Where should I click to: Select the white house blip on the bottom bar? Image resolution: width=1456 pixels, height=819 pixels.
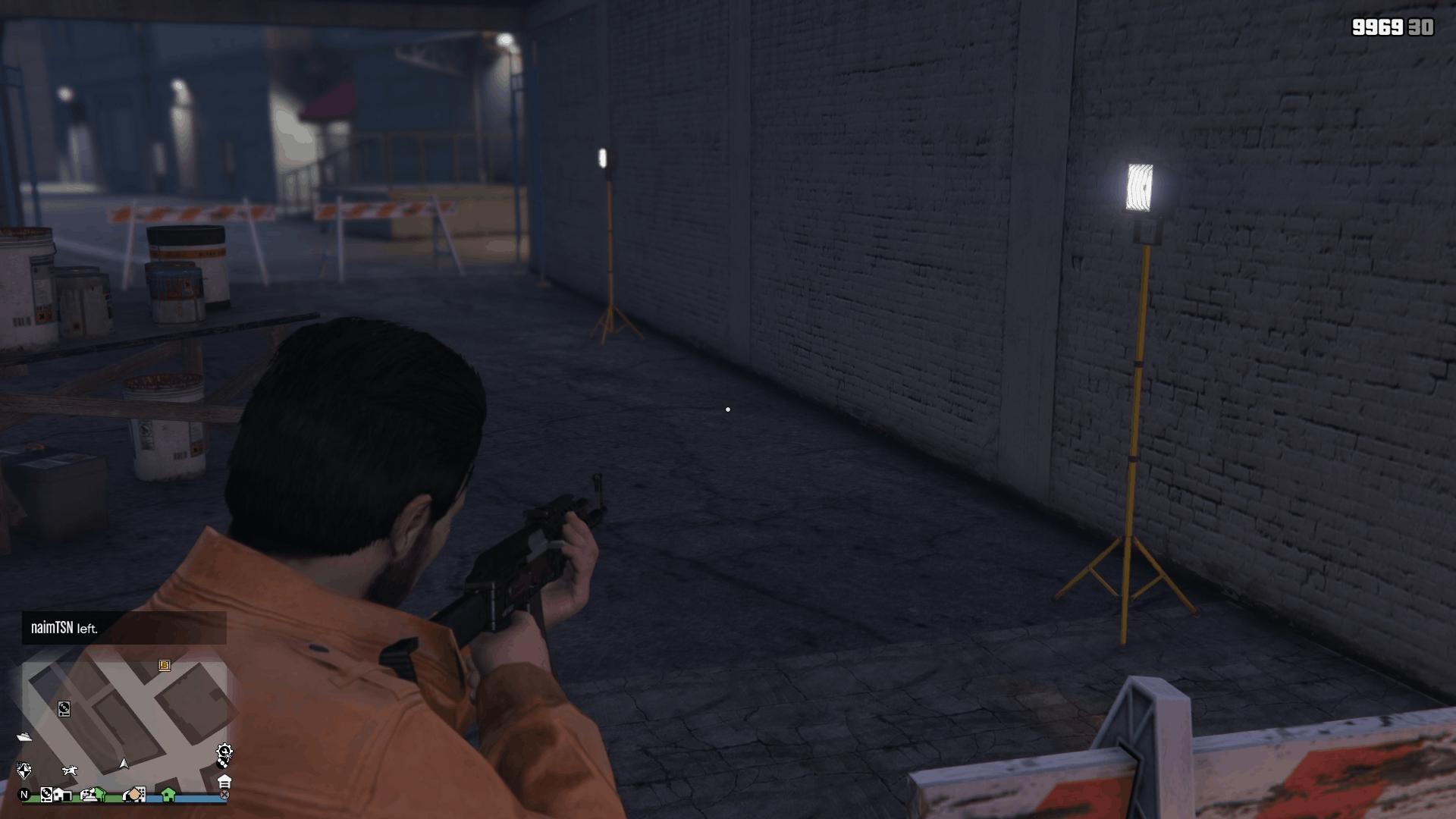[x=62, y=795]
